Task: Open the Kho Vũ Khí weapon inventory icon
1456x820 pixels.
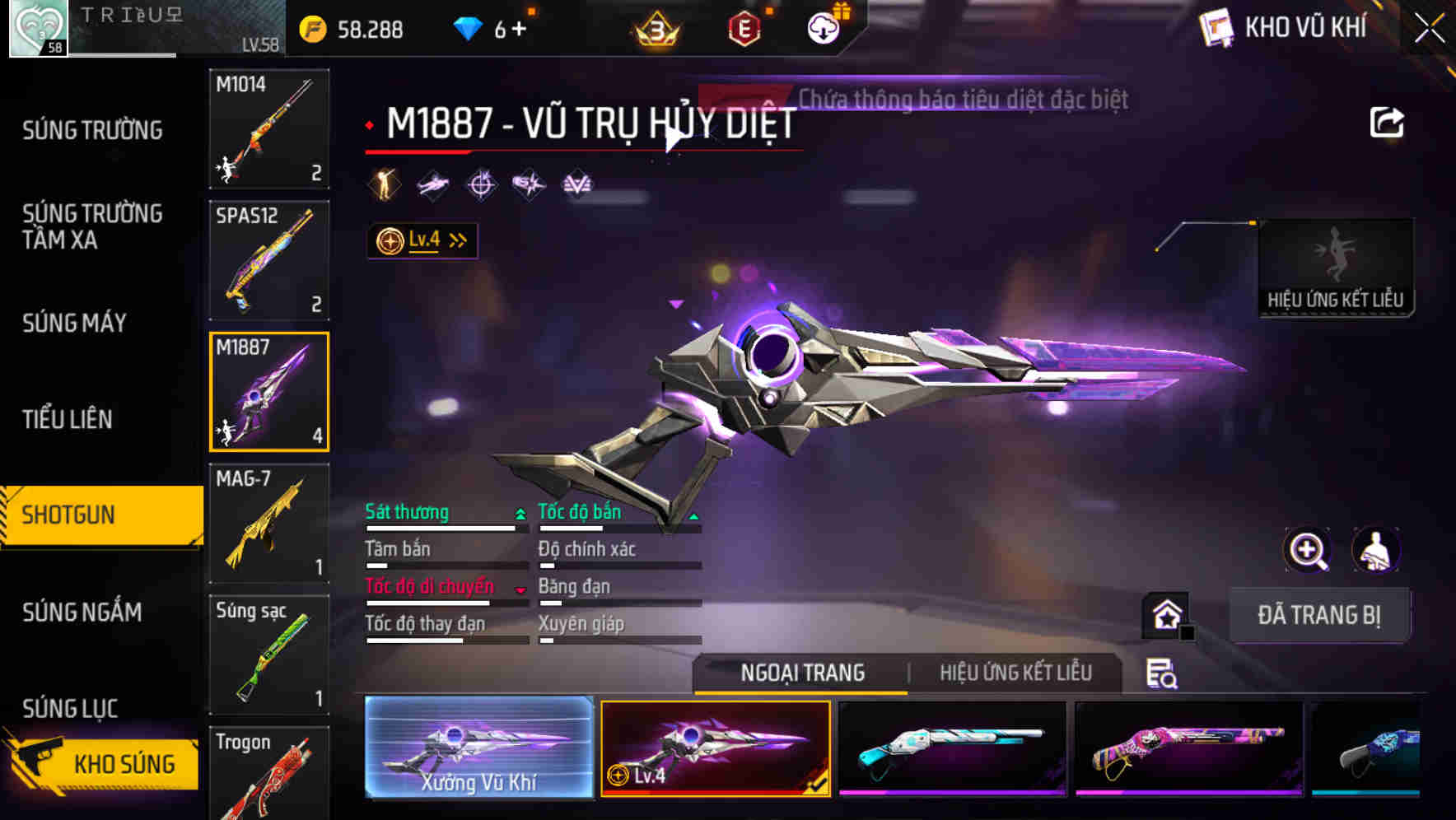Action: (x=1215, y=27)
